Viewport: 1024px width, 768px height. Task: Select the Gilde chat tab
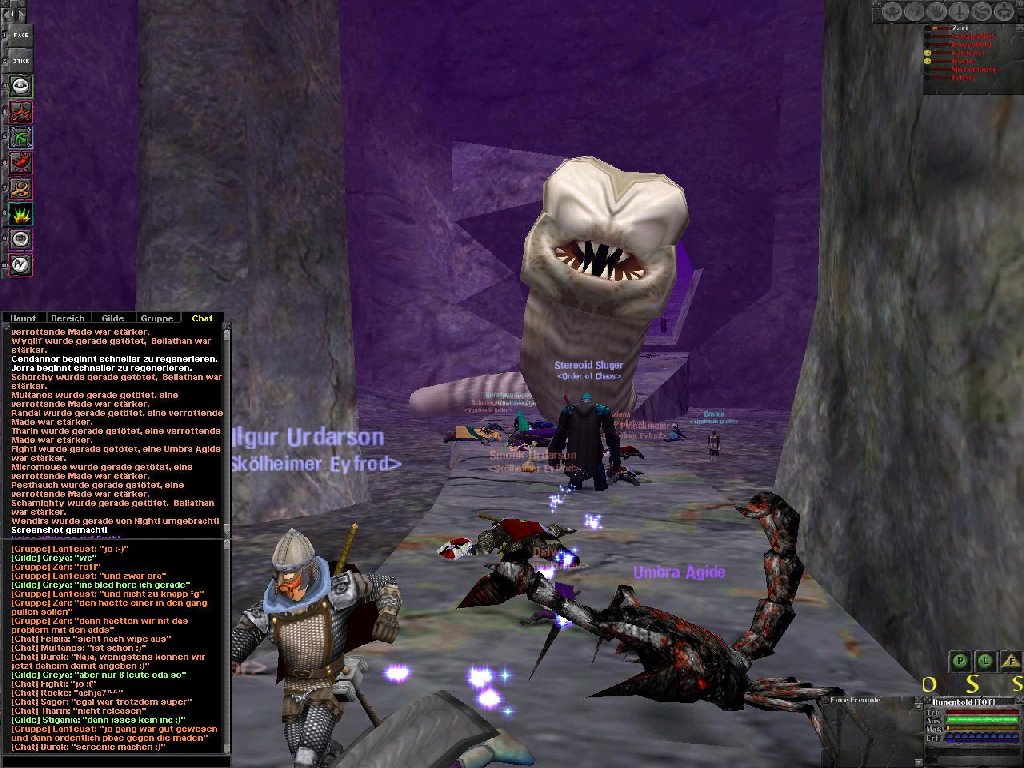coord(112,318)
